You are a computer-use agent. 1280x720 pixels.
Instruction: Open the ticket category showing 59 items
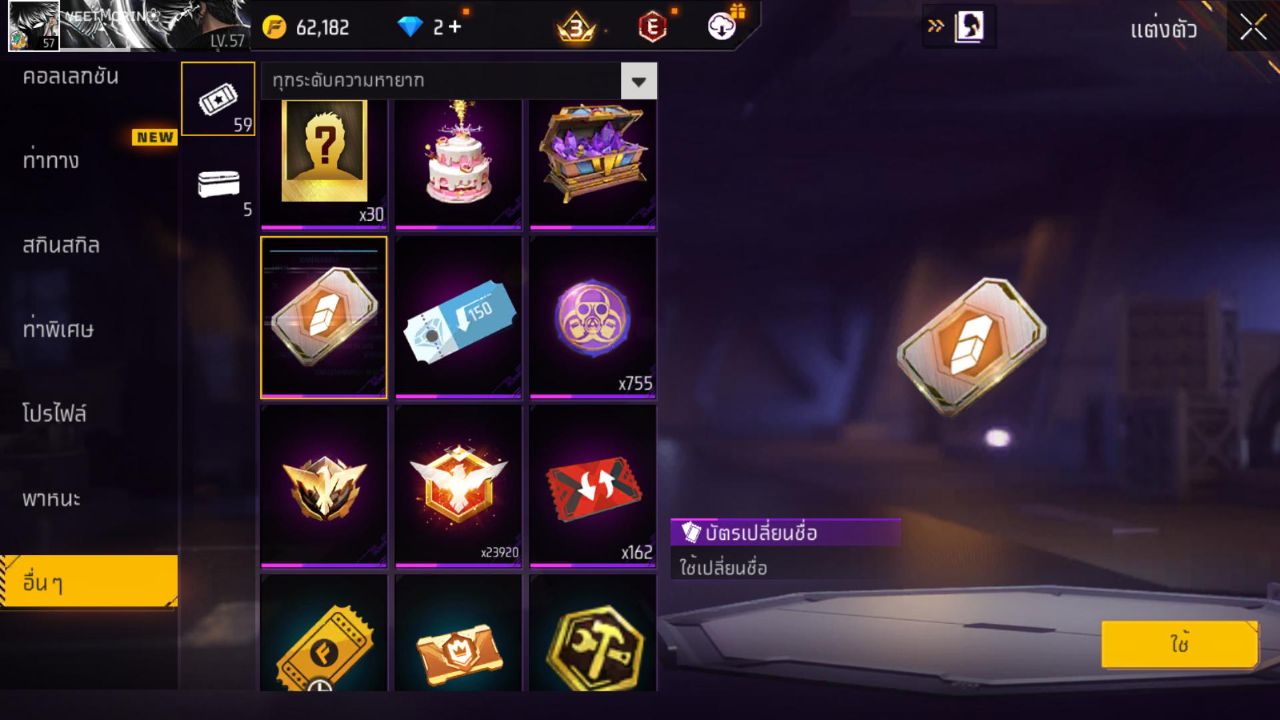coord(217,98)
